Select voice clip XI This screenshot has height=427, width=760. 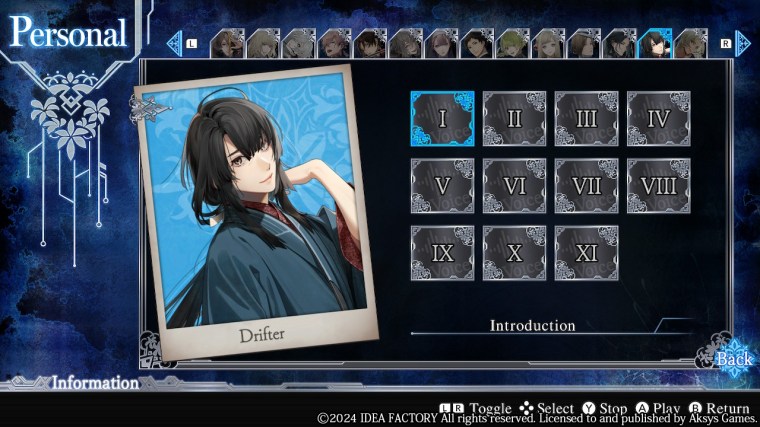(x=586, y=253)
